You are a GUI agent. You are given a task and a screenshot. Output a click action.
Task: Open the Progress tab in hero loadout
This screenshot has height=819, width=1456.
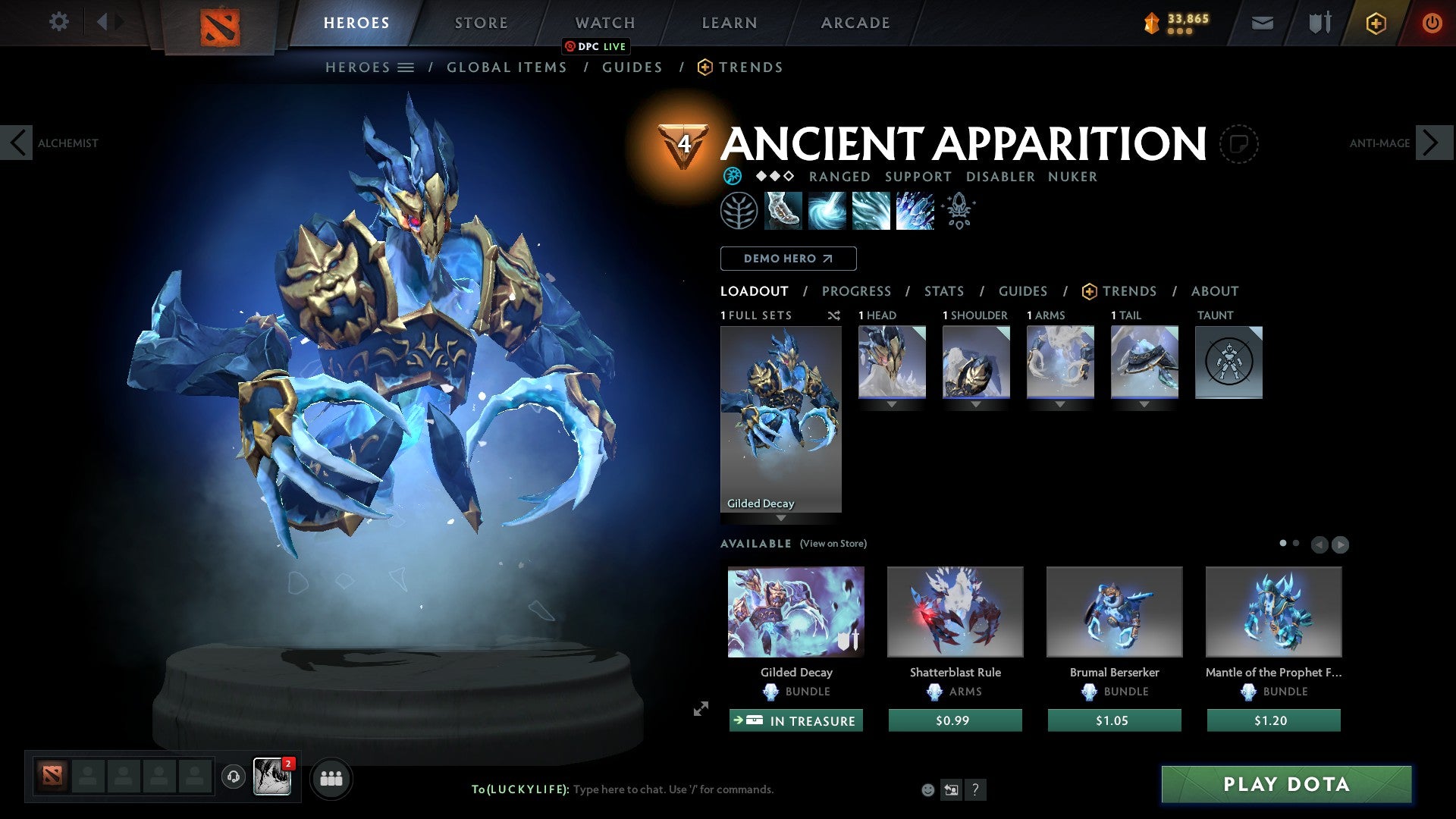857,290
